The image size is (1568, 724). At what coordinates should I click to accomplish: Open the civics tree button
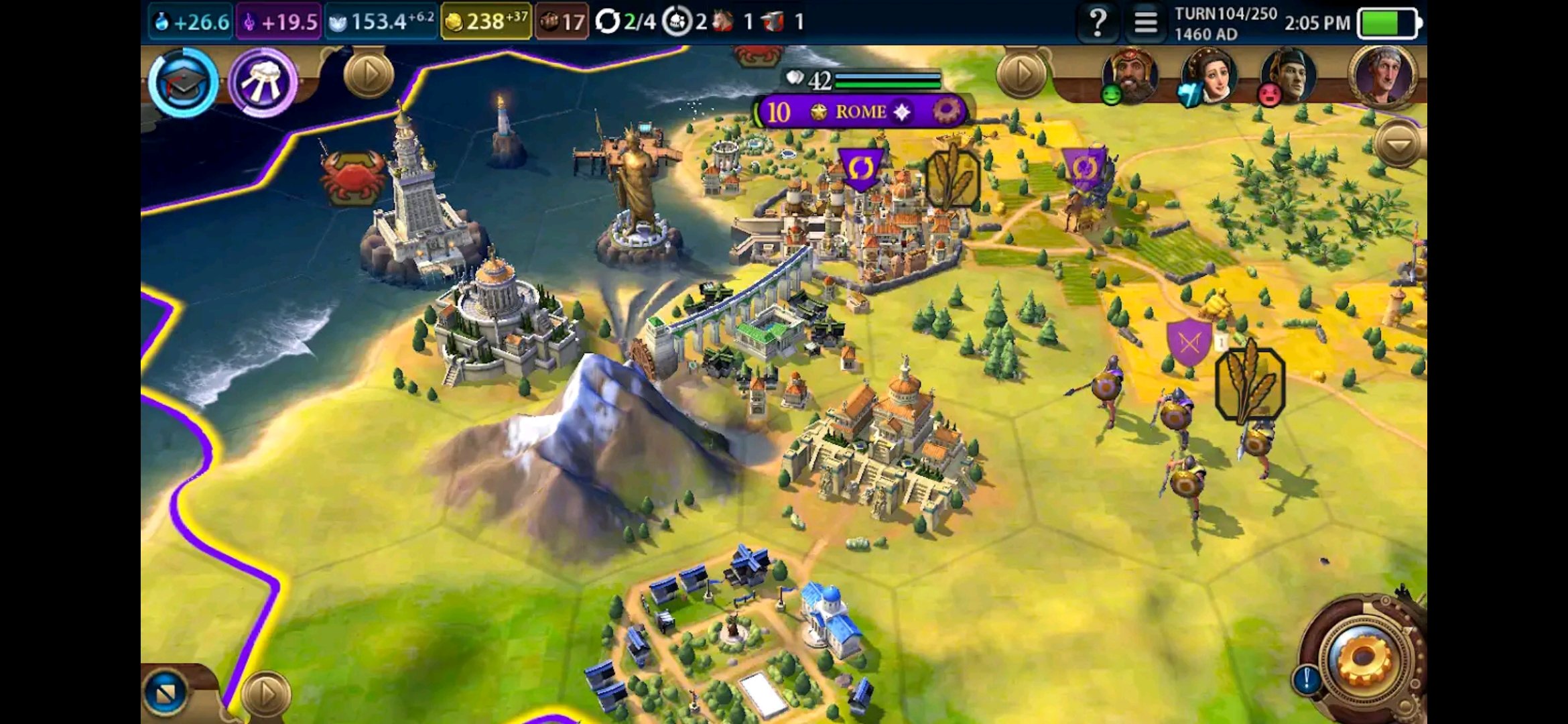click(x=263, y=82)
